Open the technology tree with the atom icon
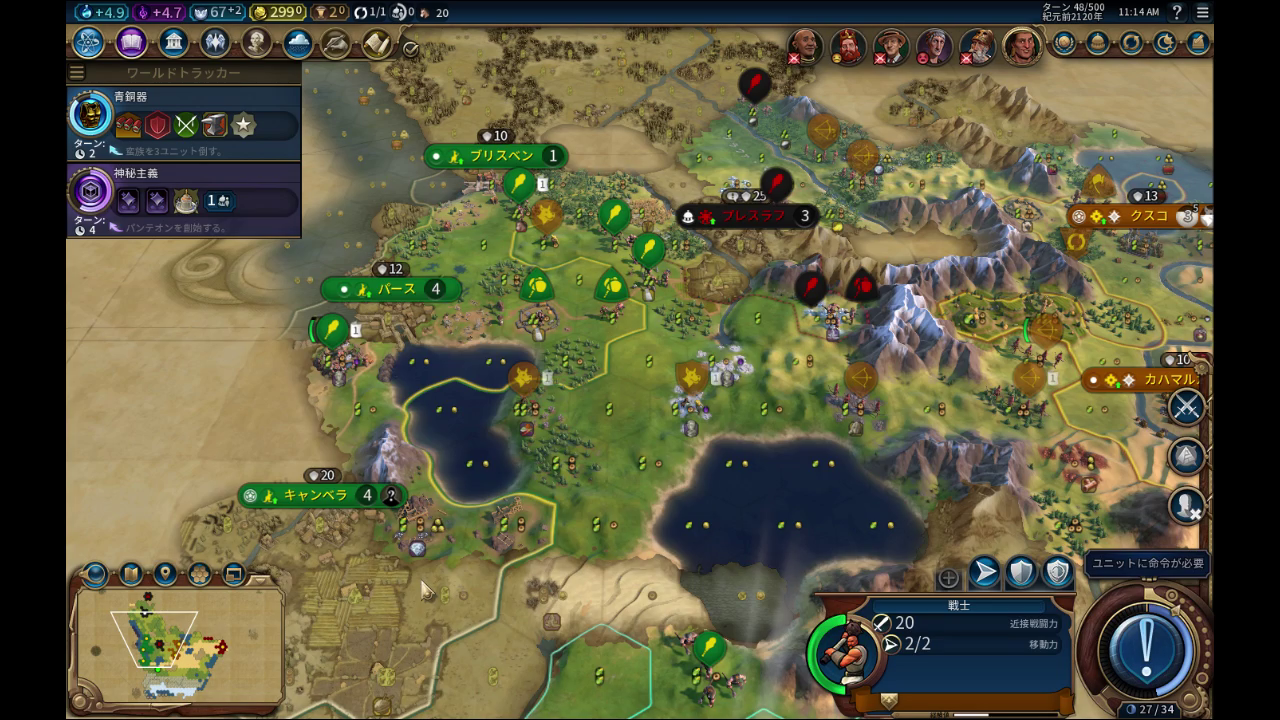 (x=88, y=43)
